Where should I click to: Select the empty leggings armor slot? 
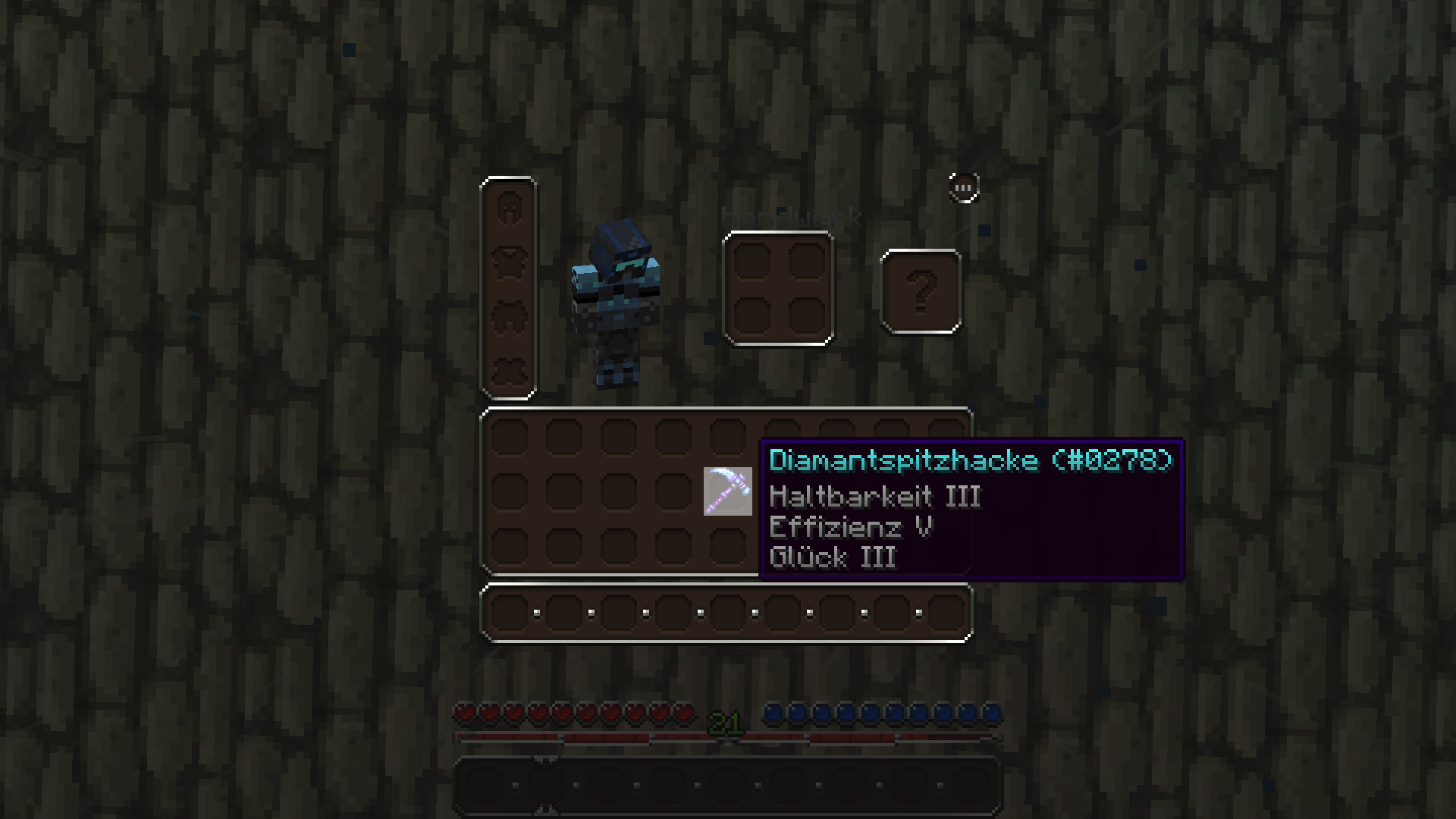coord(508,317)
